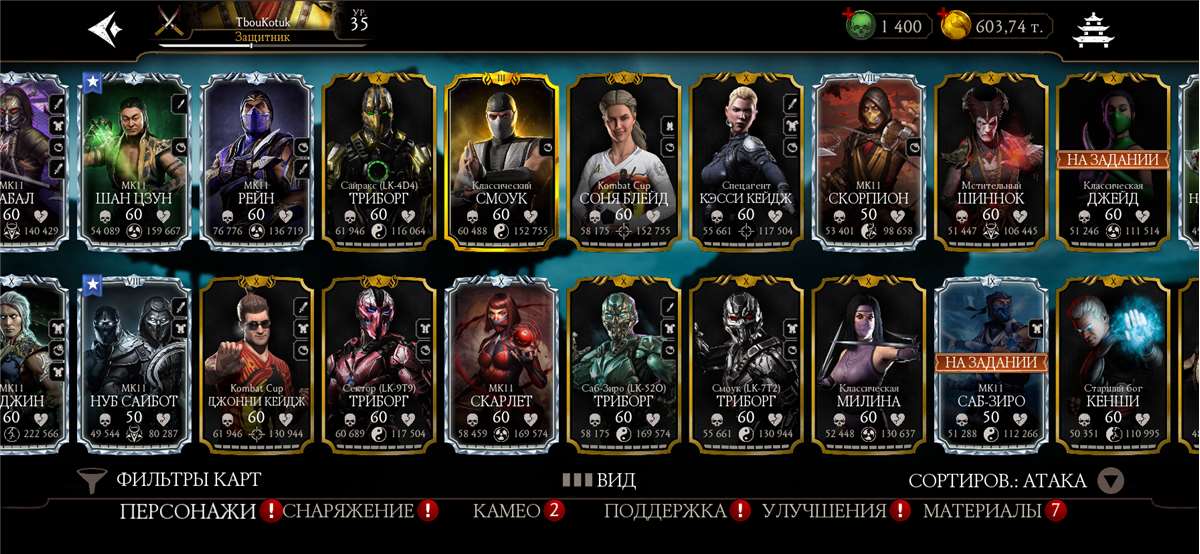Switch to the Снаряжение tab

pos(349,511)
